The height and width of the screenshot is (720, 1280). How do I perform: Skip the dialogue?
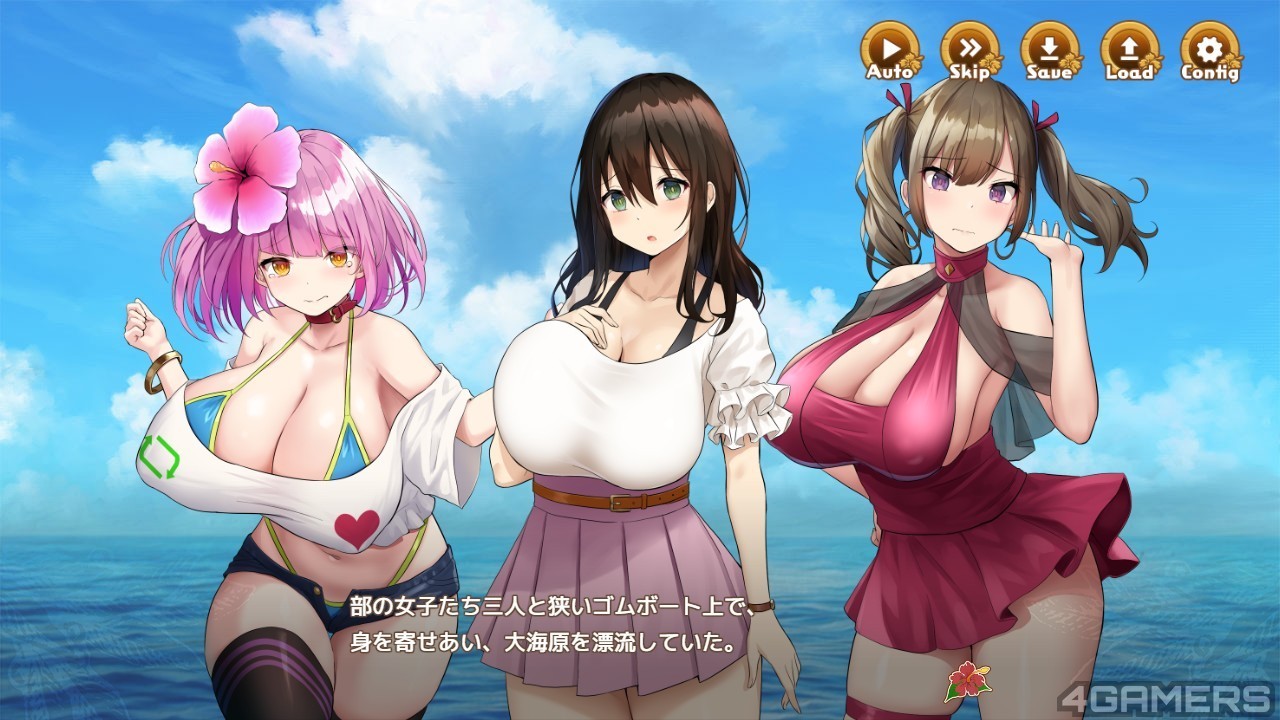click(969, 50)
